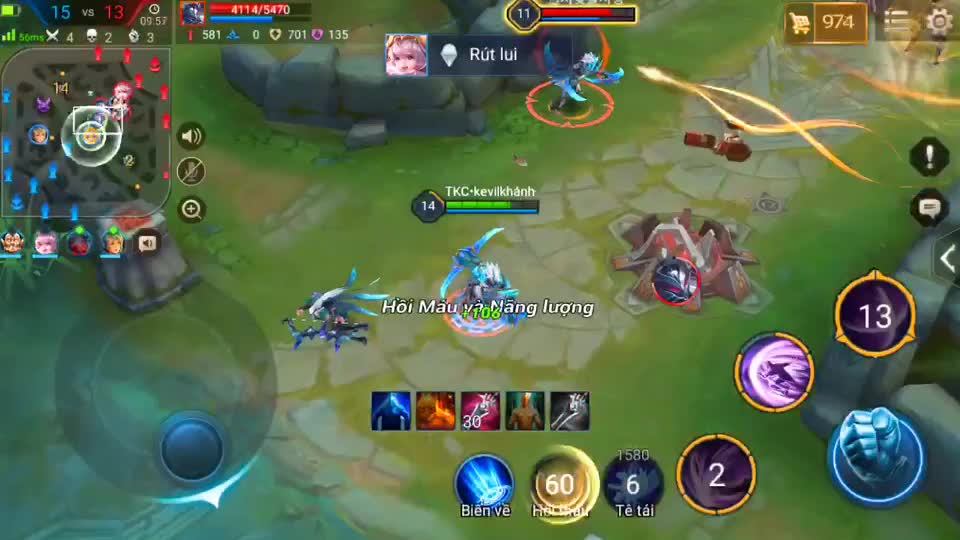Open the scoreboard list icon
Screen dimensions: 960x540
click(897, 22)
